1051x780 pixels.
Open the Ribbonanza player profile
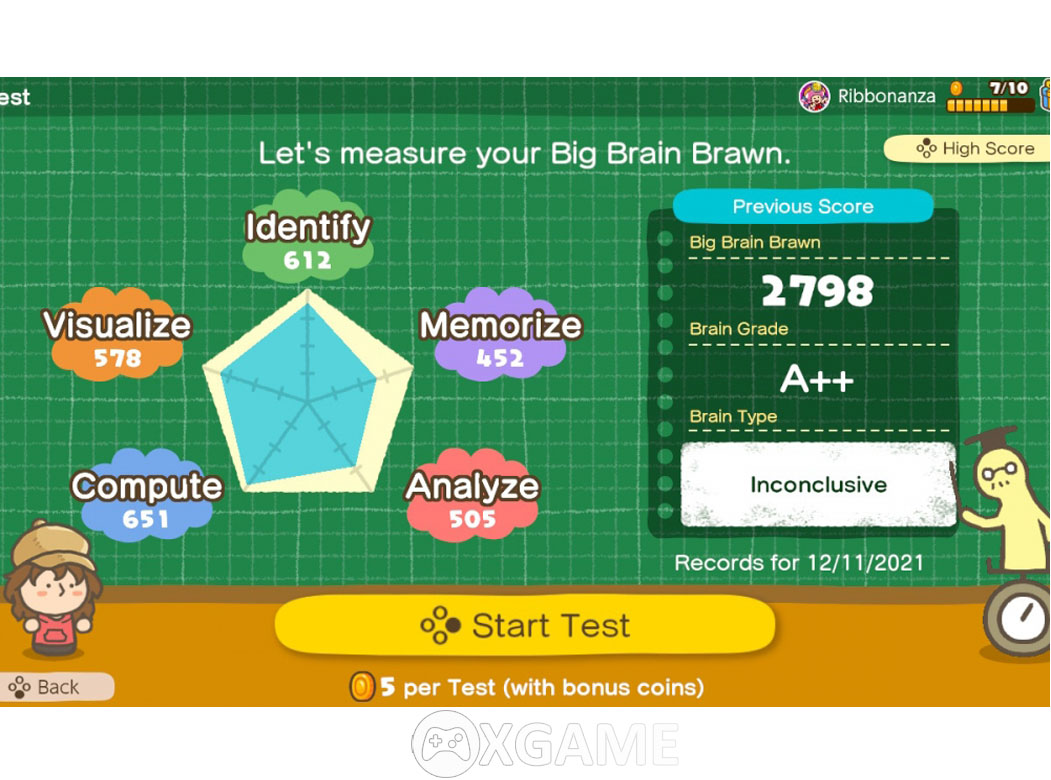[x=868, y=96]
